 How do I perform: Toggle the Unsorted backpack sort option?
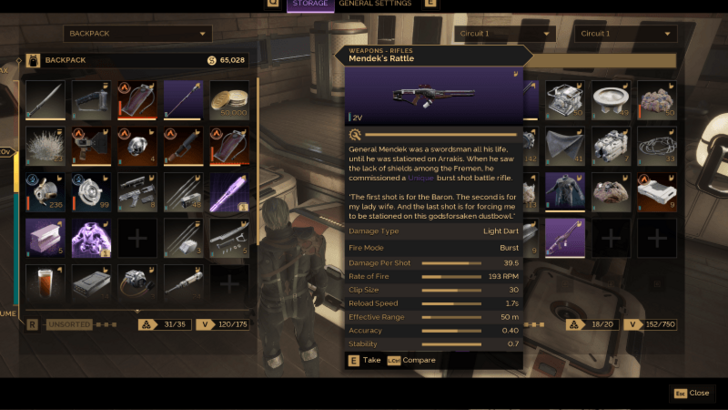[x=69, y=325]
